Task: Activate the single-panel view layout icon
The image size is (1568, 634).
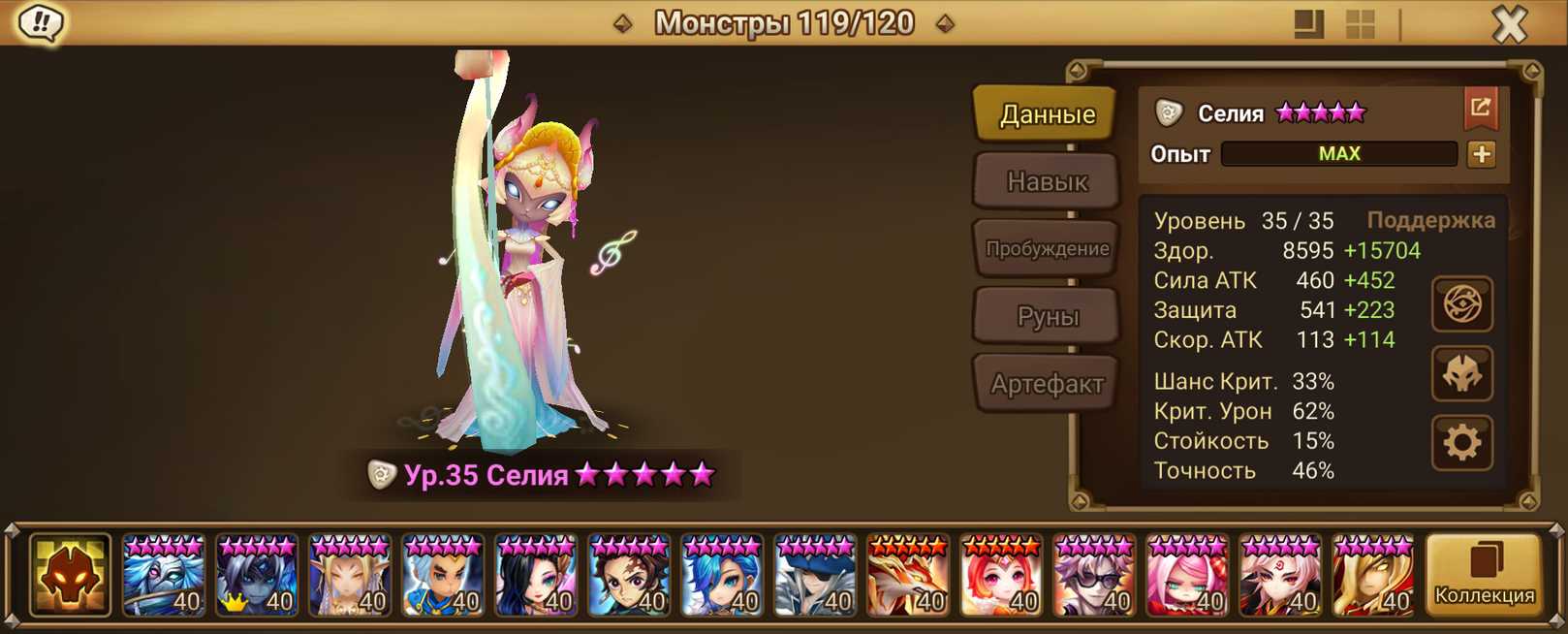Action: (x=1308, y=23)
